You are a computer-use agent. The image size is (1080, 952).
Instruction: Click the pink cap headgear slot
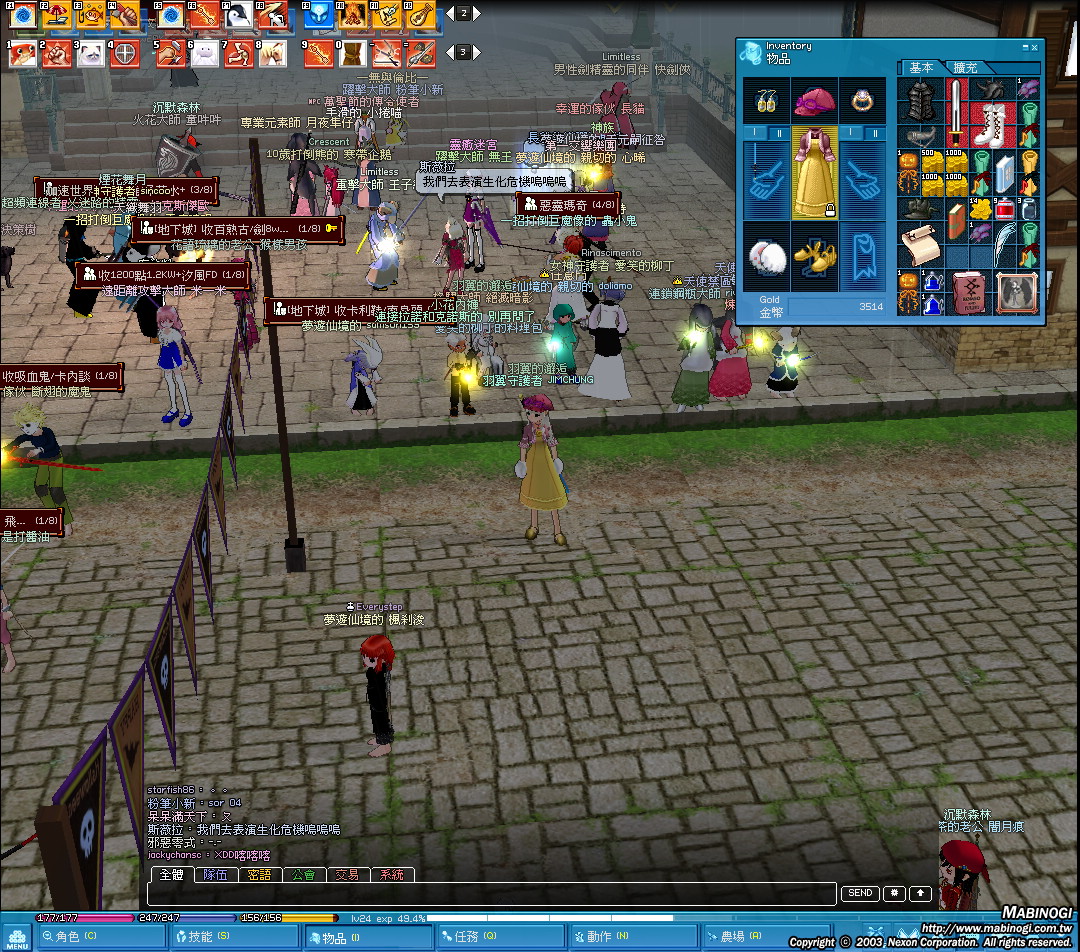pos(814,101)
